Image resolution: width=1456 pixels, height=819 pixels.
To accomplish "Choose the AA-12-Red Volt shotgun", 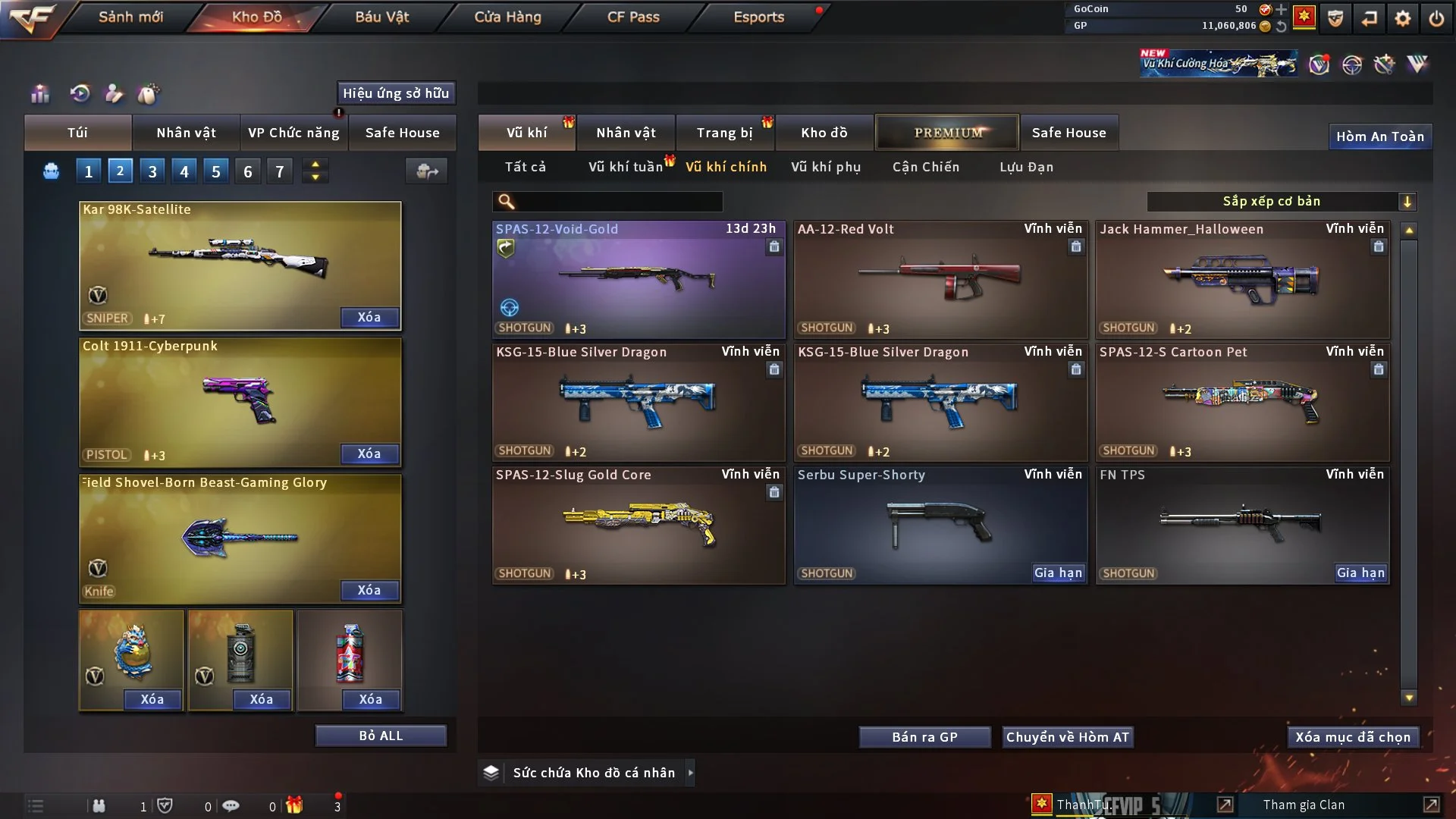I will (940, 280).
